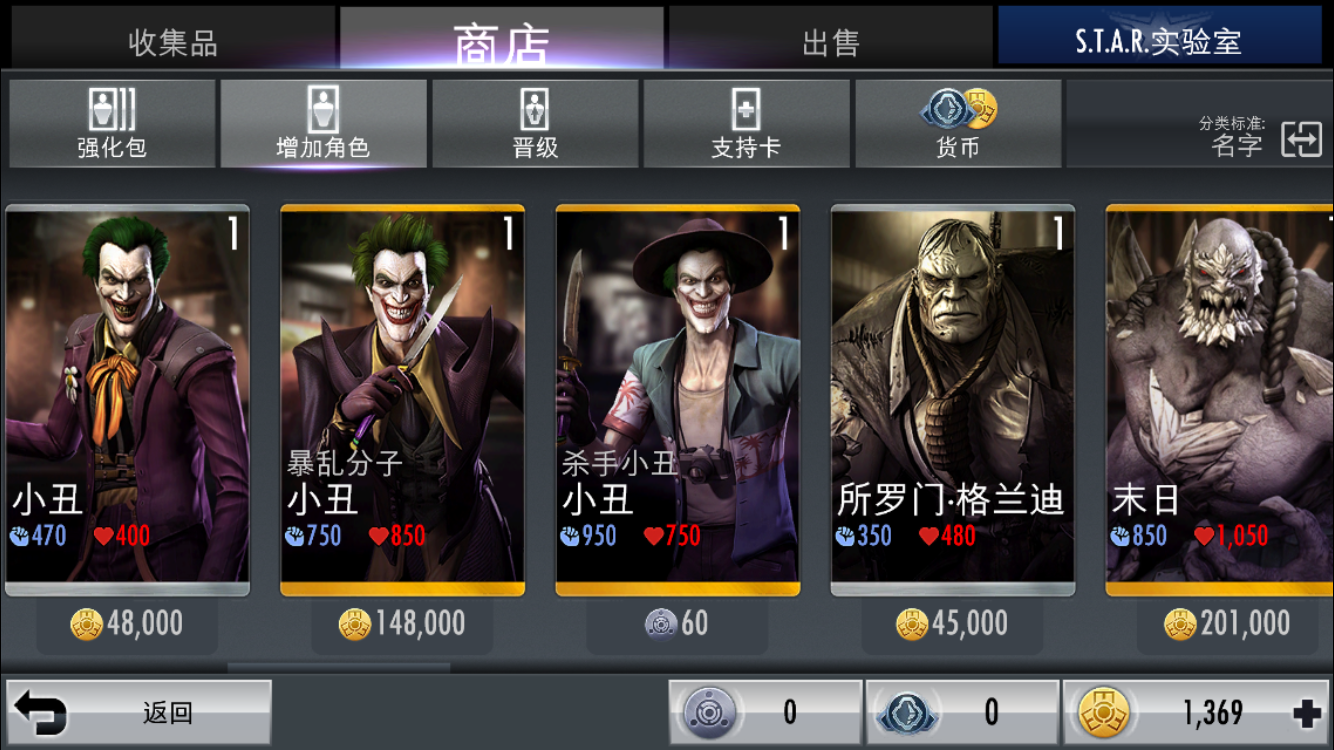Purchase 所罗门·格兰迪 for 45,000
Screen dimensions: 1334x750
[952, 624]
